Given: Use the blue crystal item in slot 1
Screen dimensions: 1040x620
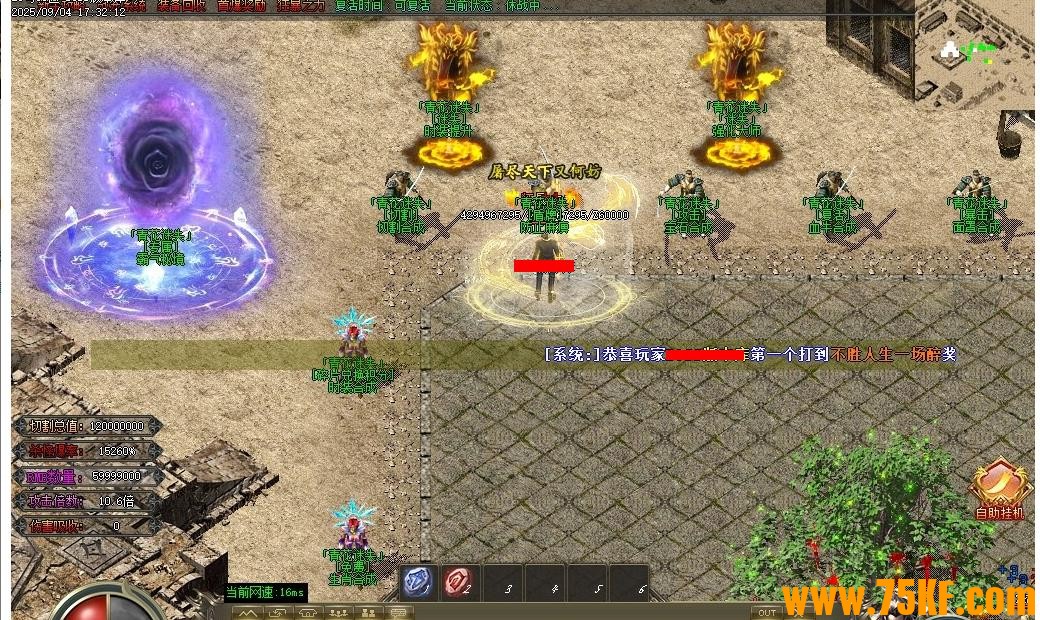Looking at the screenshot, I should click(418, 582).
